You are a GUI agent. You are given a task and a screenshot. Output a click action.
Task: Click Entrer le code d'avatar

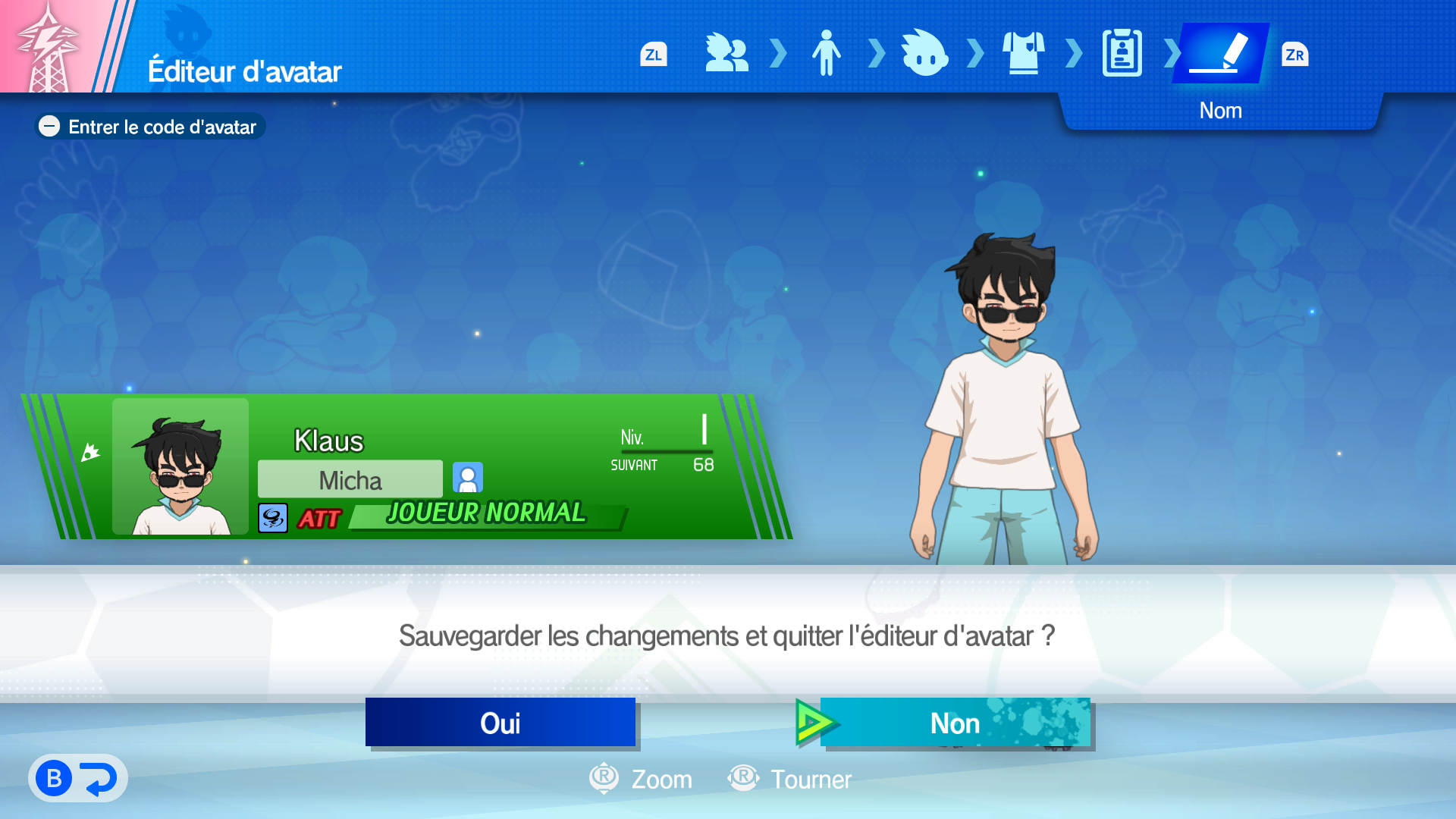point(151,127)
